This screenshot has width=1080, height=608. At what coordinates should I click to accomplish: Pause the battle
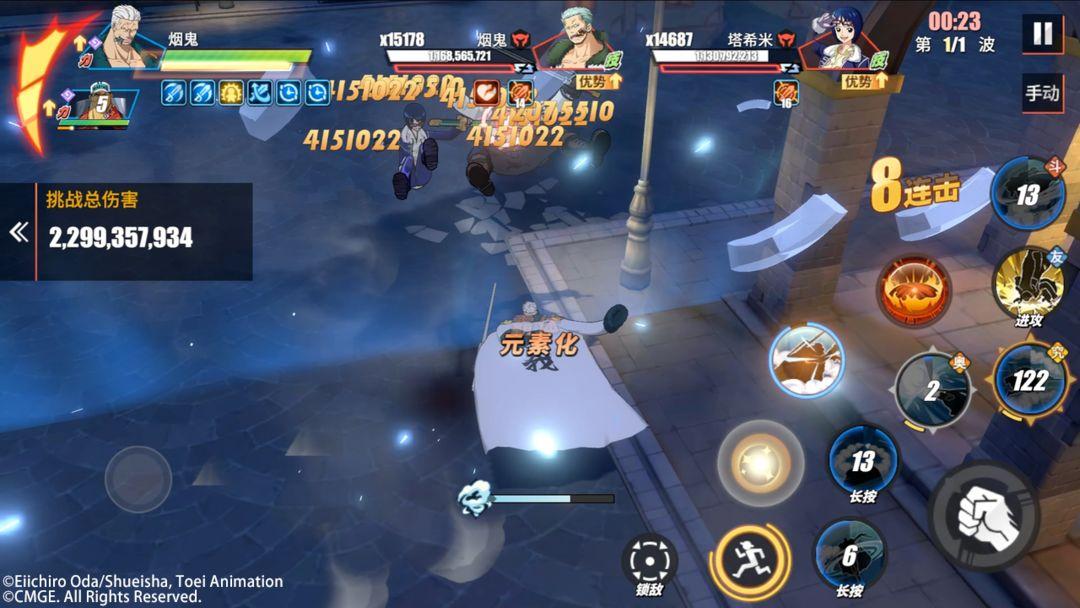[x=1042, y=33]
